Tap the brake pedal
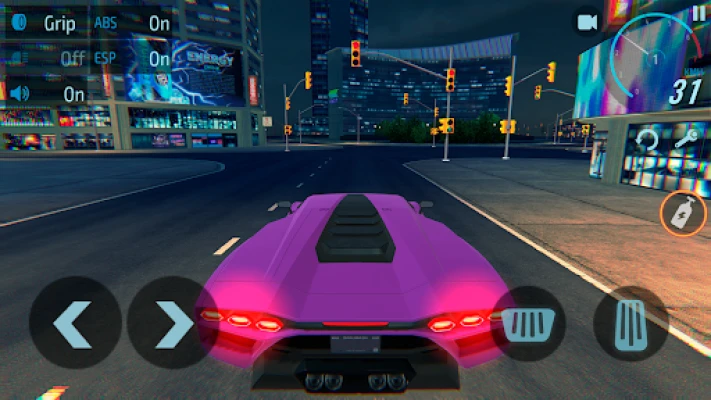 (526, 323)
